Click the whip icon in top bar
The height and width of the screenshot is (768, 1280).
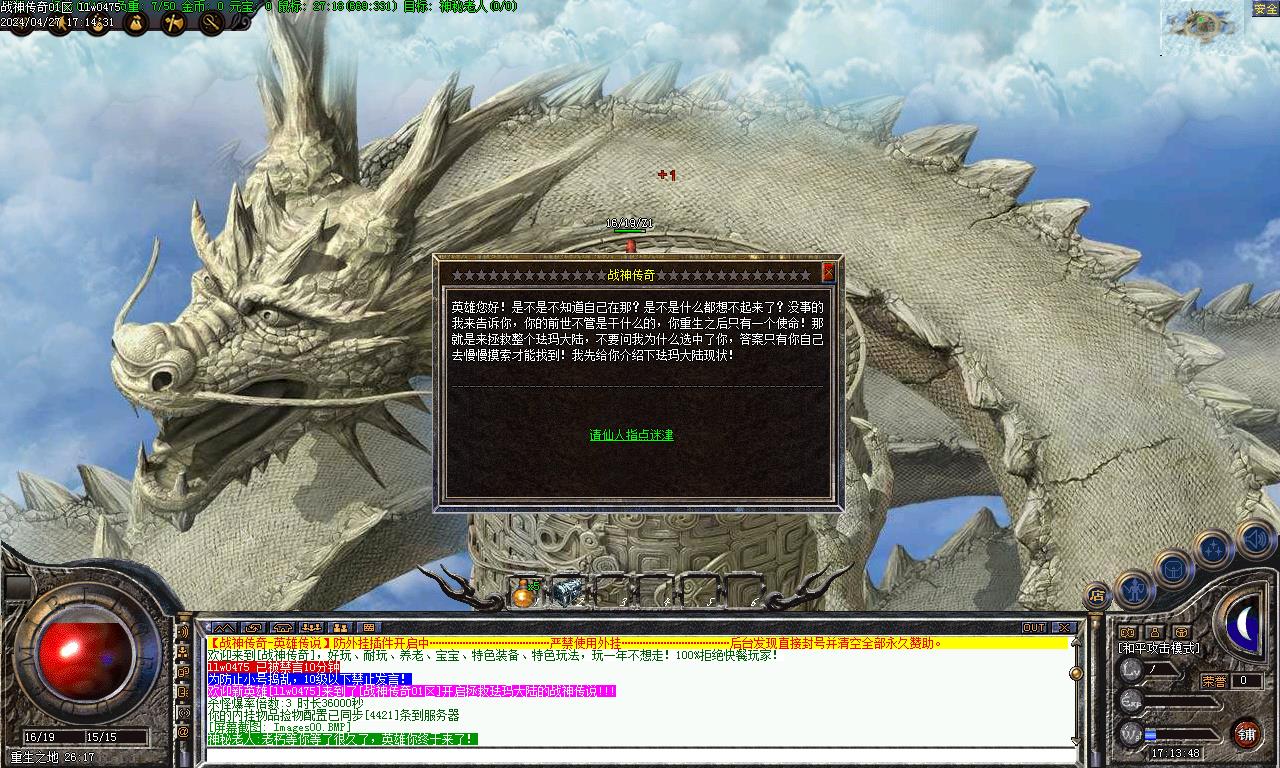click(x=211, y=22)
